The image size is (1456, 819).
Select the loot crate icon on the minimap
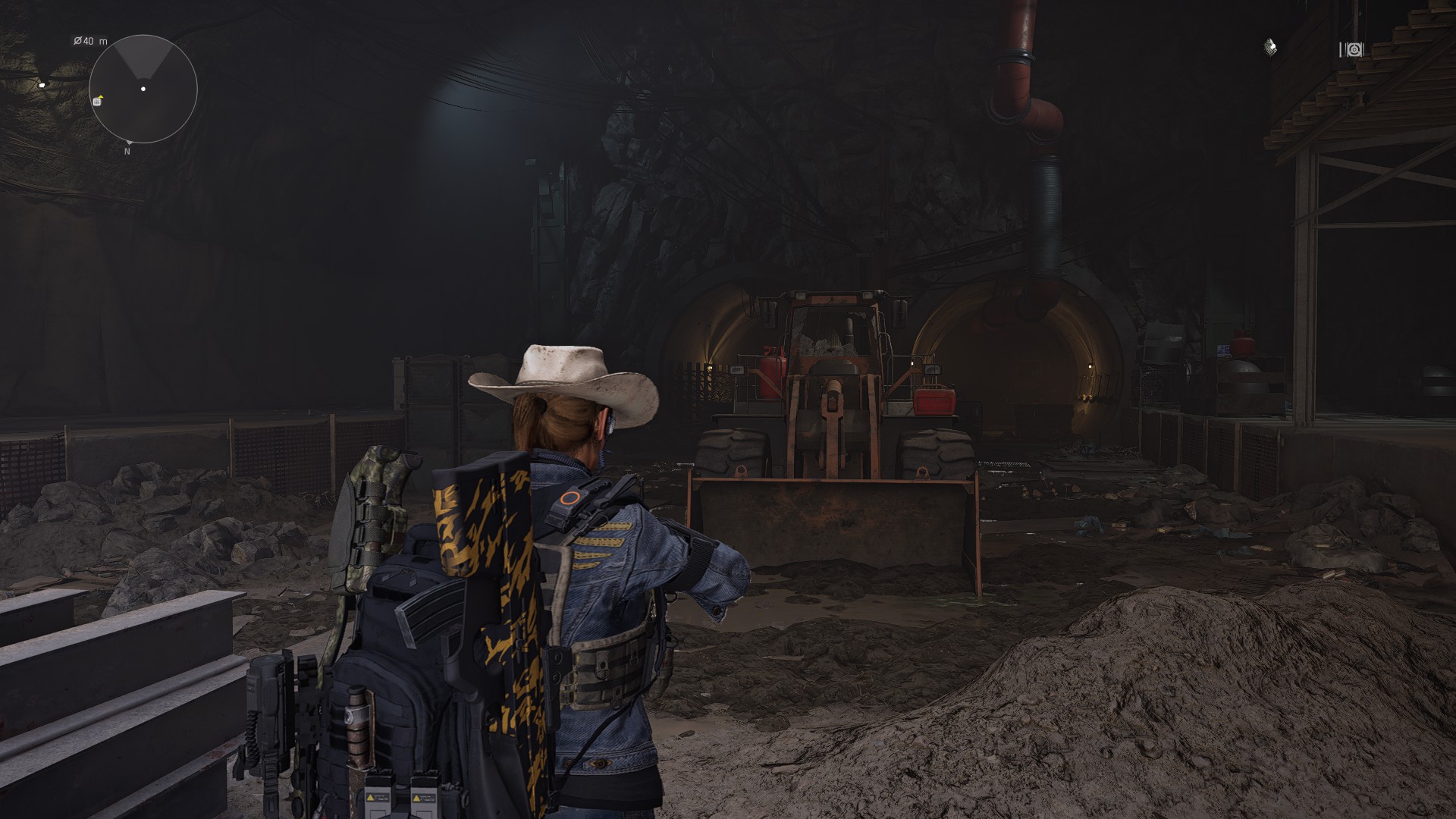click(x=96, y=102)
